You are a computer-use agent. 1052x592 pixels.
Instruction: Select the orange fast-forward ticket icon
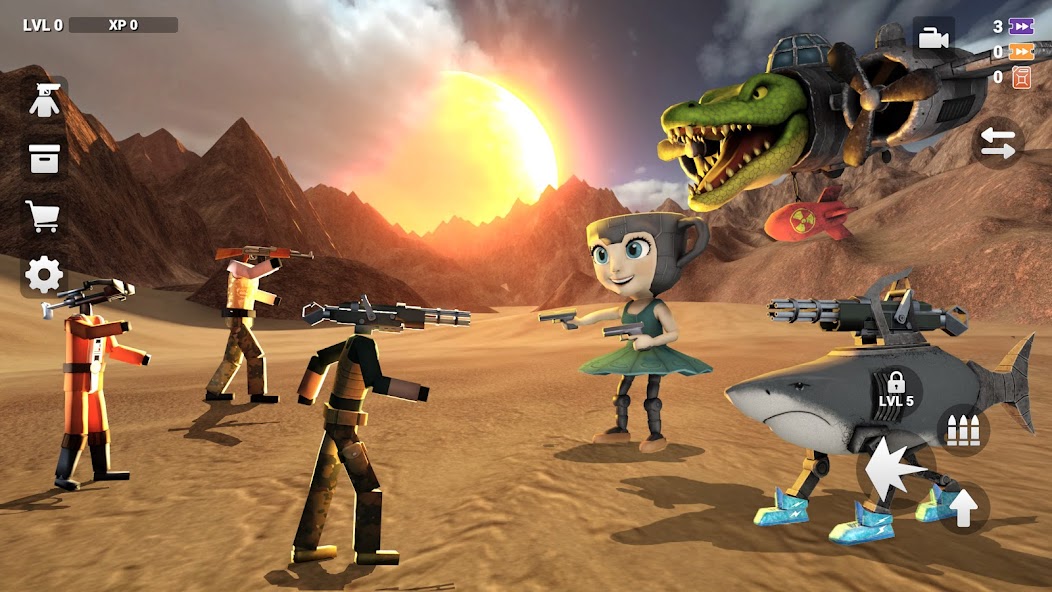coord(1021,52)
